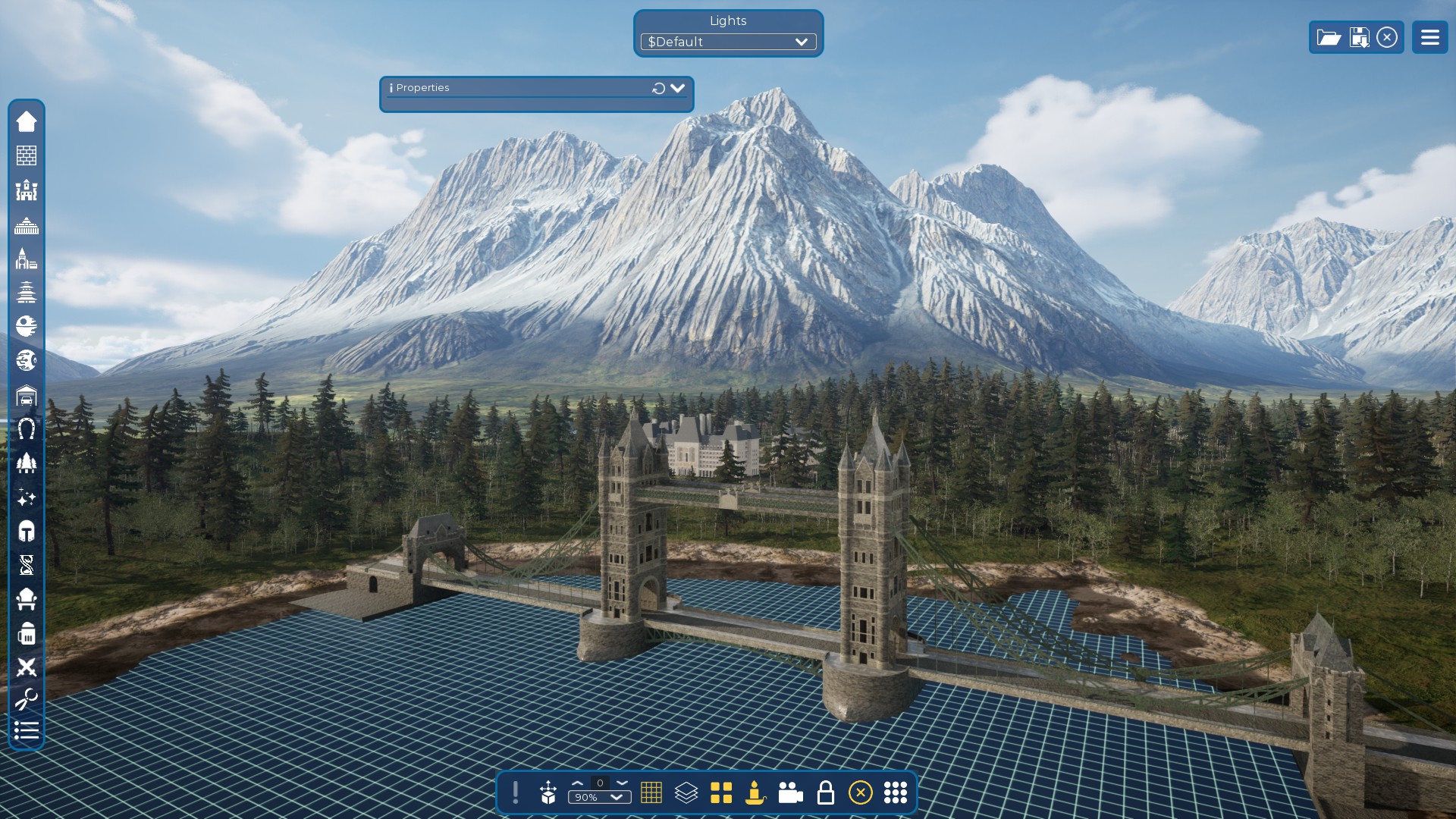Image resolution: width=1456 pixels, height=819 pixels.
Task: Save the scene with floppy disk icon
Action: click(x=1359, y=37)
